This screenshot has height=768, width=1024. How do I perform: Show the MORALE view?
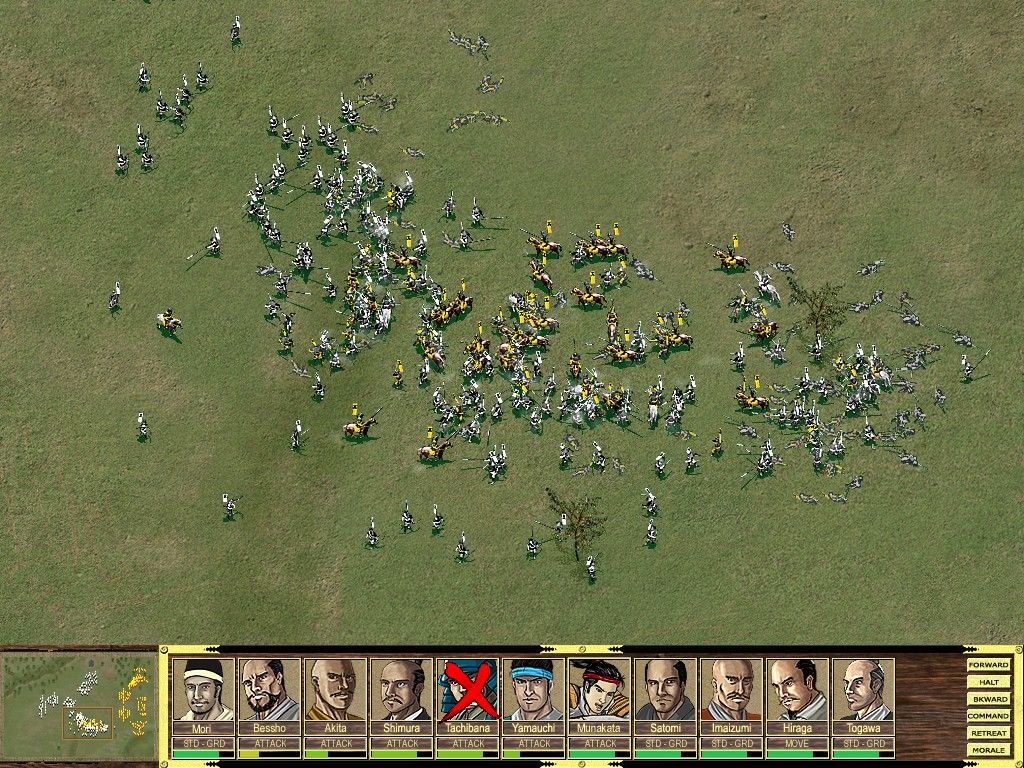(988, 750)
